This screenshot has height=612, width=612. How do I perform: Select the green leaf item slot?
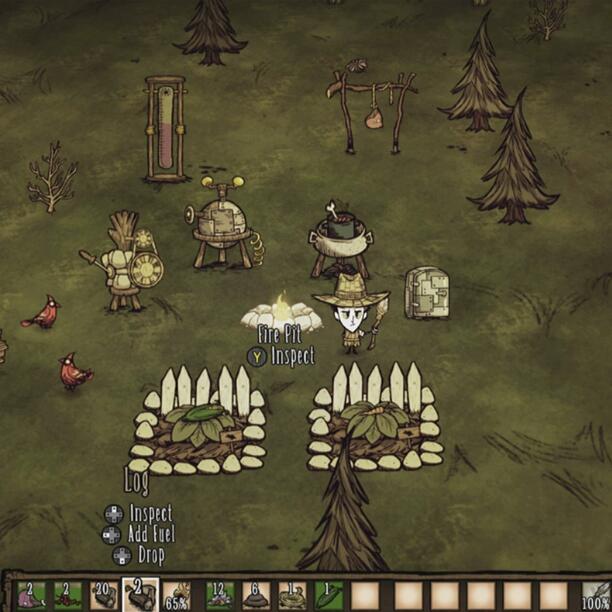coord(329,595)
